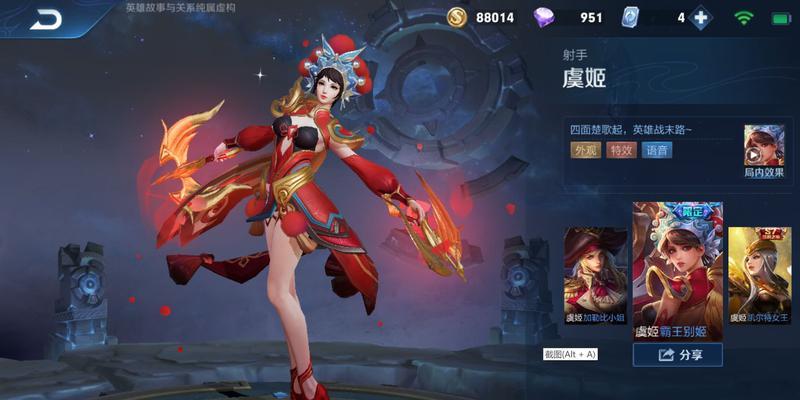This screenshot has width=800, height=400.
Task: Open the 外观 appearance tag
Action: [x=585, y=150]
